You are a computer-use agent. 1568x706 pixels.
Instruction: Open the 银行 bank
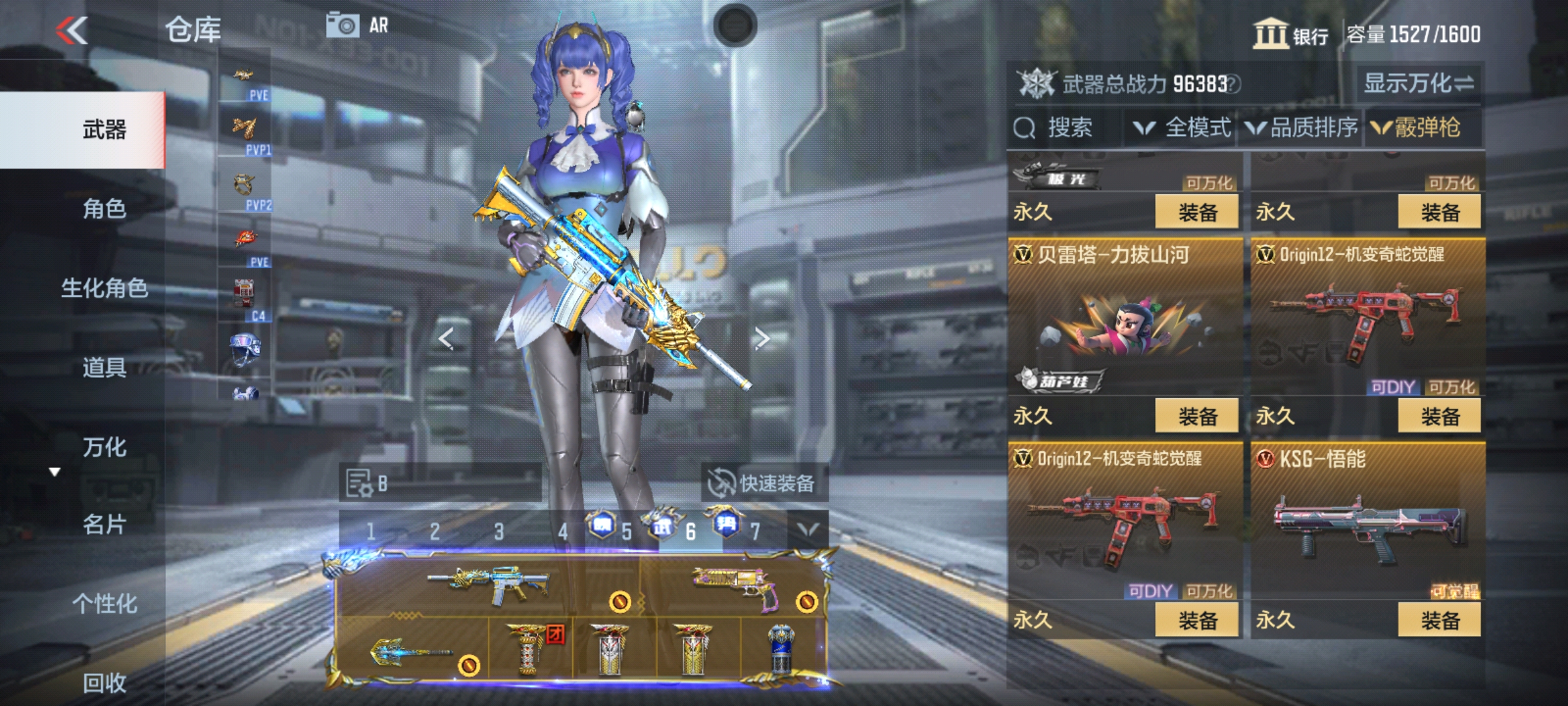[1290, 34]
